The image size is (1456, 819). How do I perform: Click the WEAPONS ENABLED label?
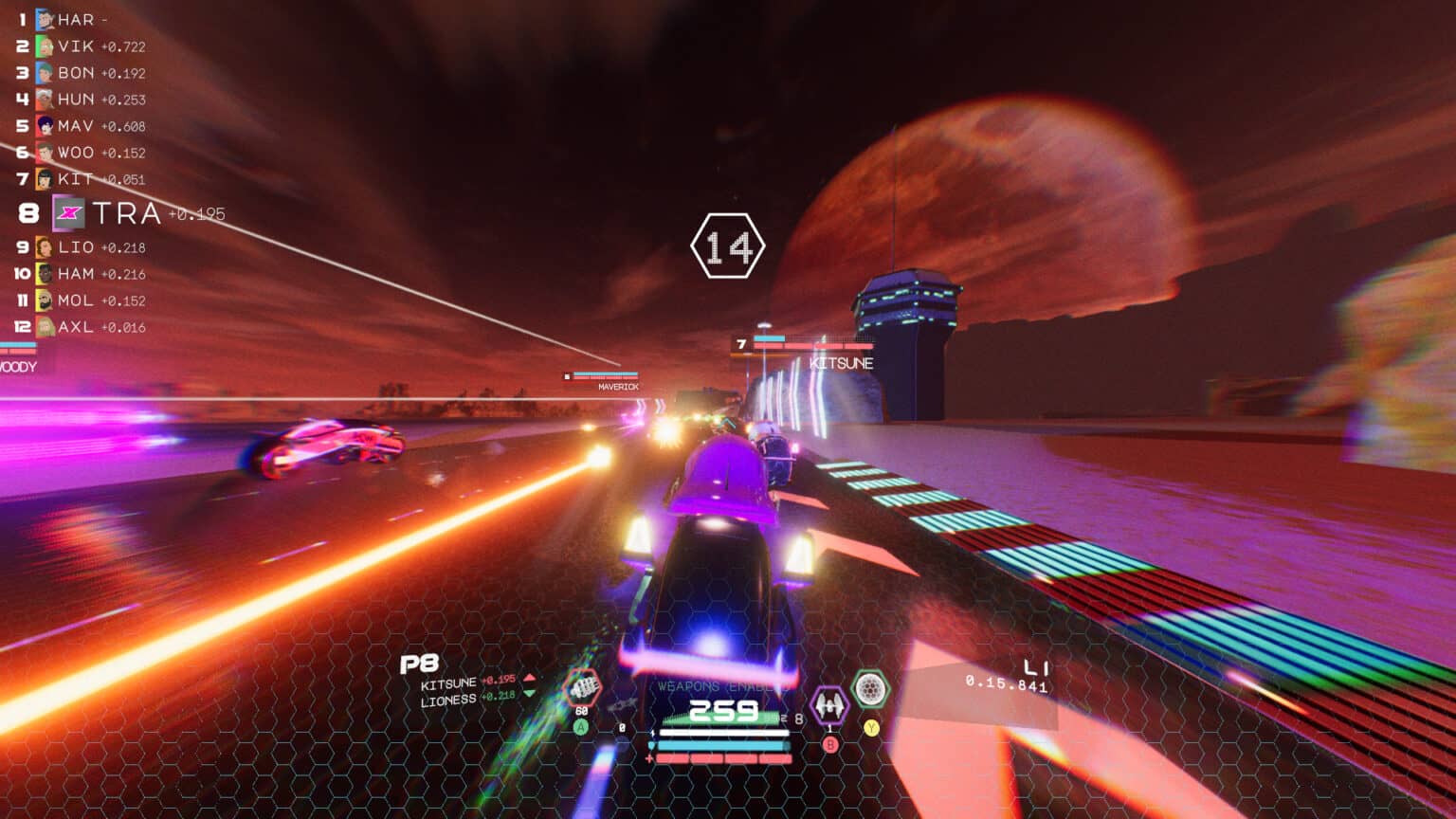[723, 684]
